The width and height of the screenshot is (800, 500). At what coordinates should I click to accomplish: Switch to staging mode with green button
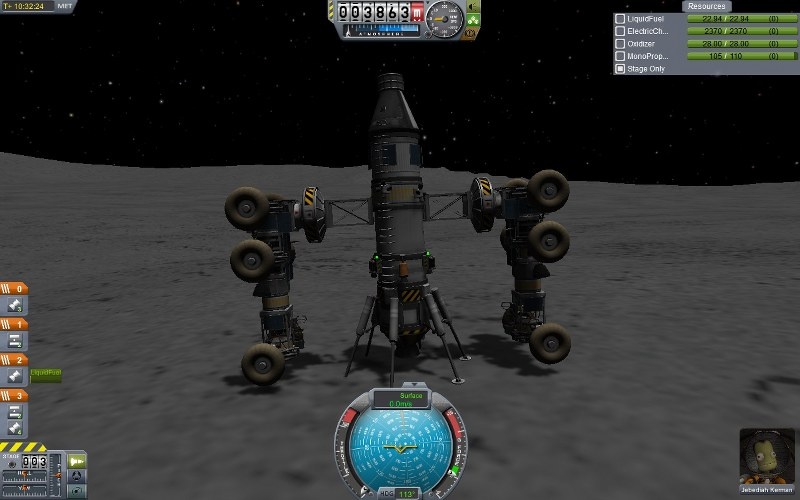tap(77, 462)
